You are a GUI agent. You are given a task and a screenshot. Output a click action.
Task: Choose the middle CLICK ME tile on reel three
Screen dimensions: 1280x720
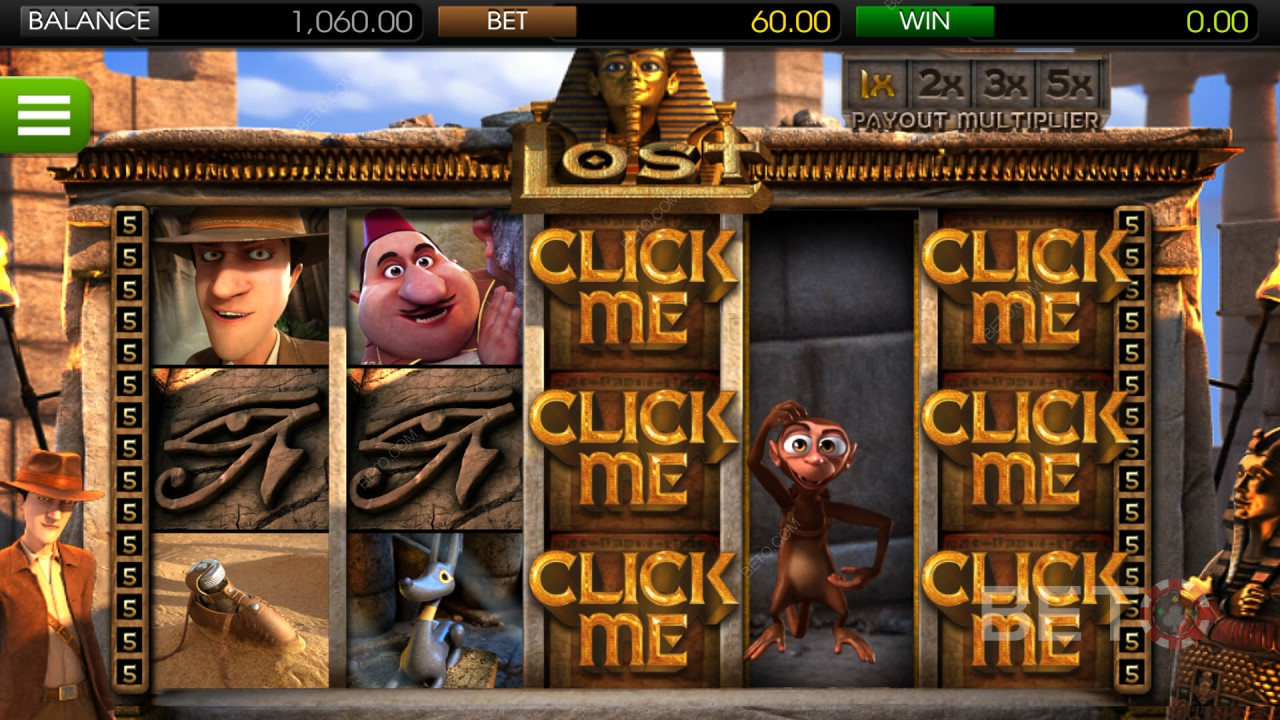tap(633, 448)
